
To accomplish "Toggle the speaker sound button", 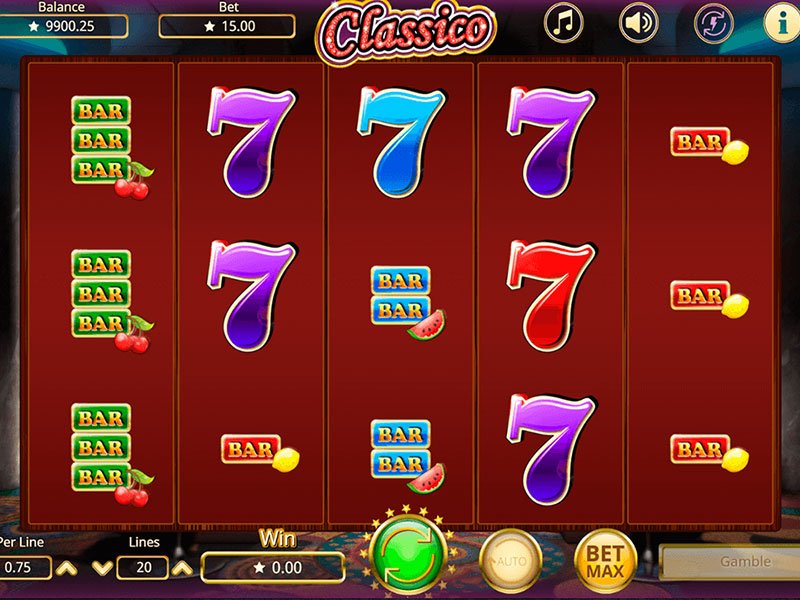I will tap(638, 23).
